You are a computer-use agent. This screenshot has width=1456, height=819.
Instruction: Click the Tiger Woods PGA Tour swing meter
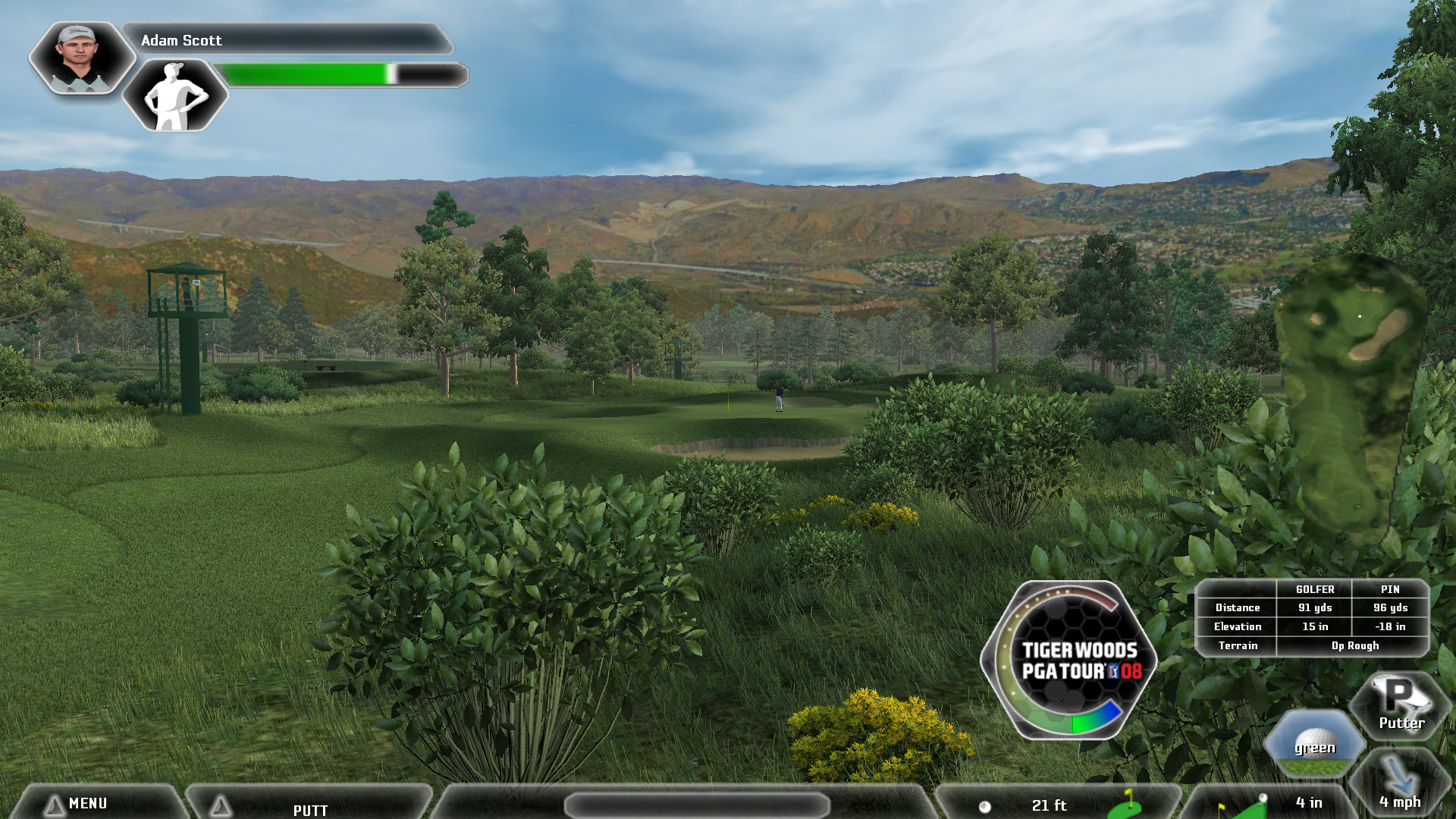tap(1069, 660)
